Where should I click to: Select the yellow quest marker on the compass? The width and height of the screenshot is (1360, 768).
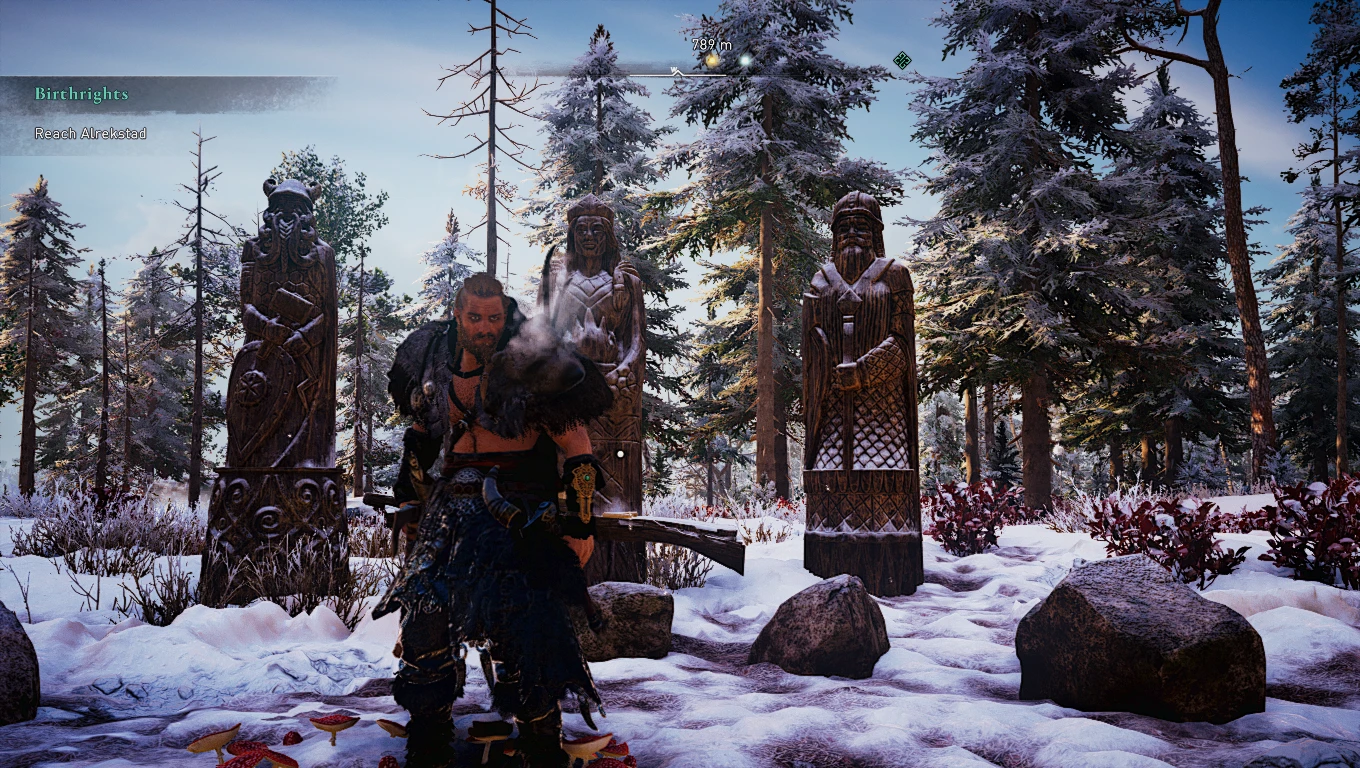point(711,59)
